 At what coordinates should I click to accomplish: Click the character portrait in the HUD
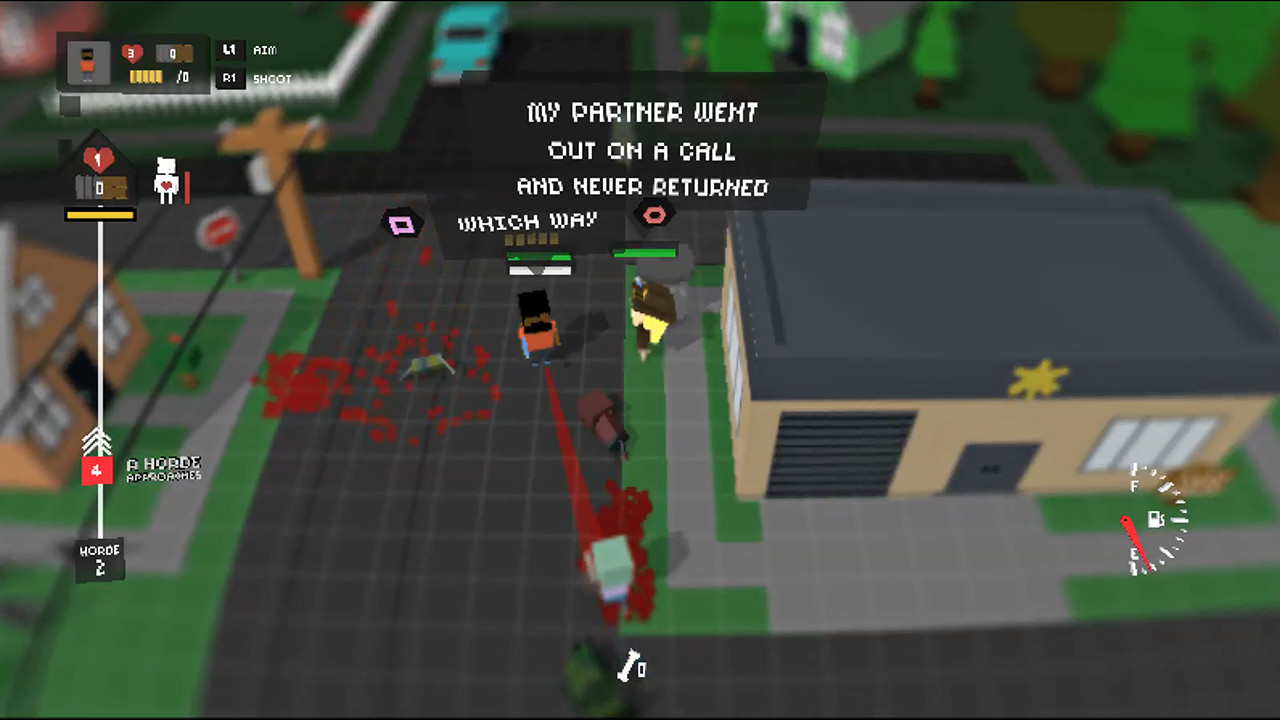click(x=88, y=62)
